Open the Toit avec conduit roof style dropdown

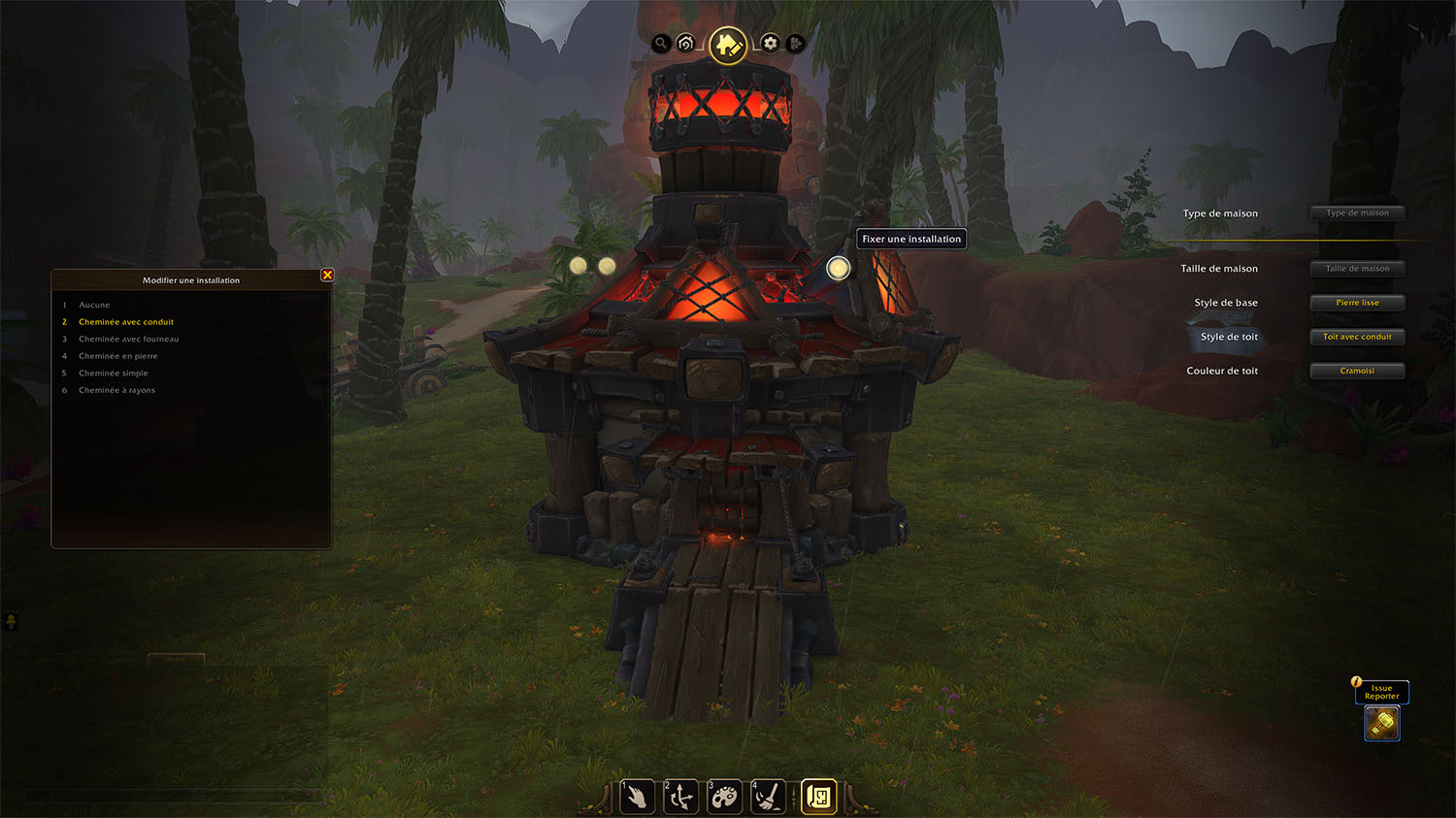click(1357, 337)
